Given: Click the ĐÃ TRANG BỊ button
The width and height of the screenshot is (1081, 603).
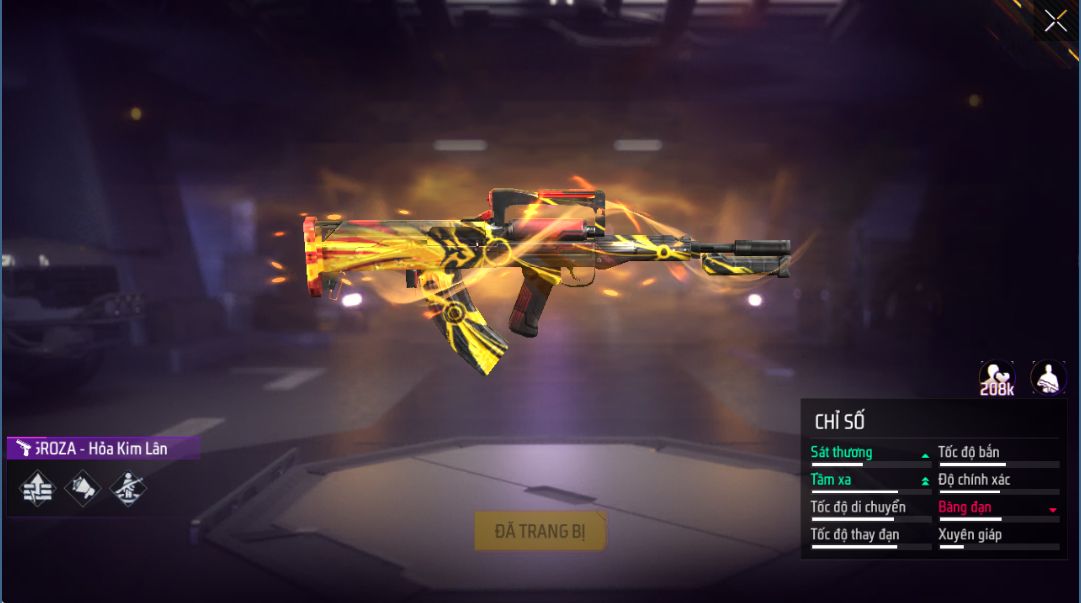Looking at the screenshot, I should [x=540, y=531].
